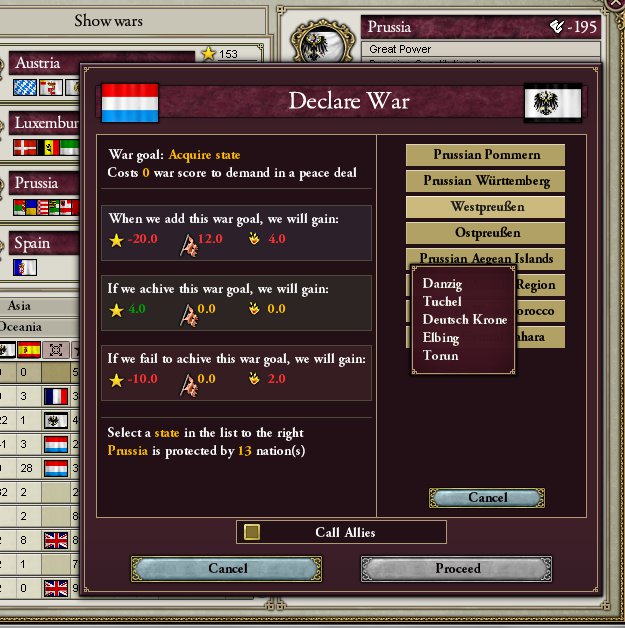
Task: Toggle the Call Allies checkbox
Action: coord(252,532)
